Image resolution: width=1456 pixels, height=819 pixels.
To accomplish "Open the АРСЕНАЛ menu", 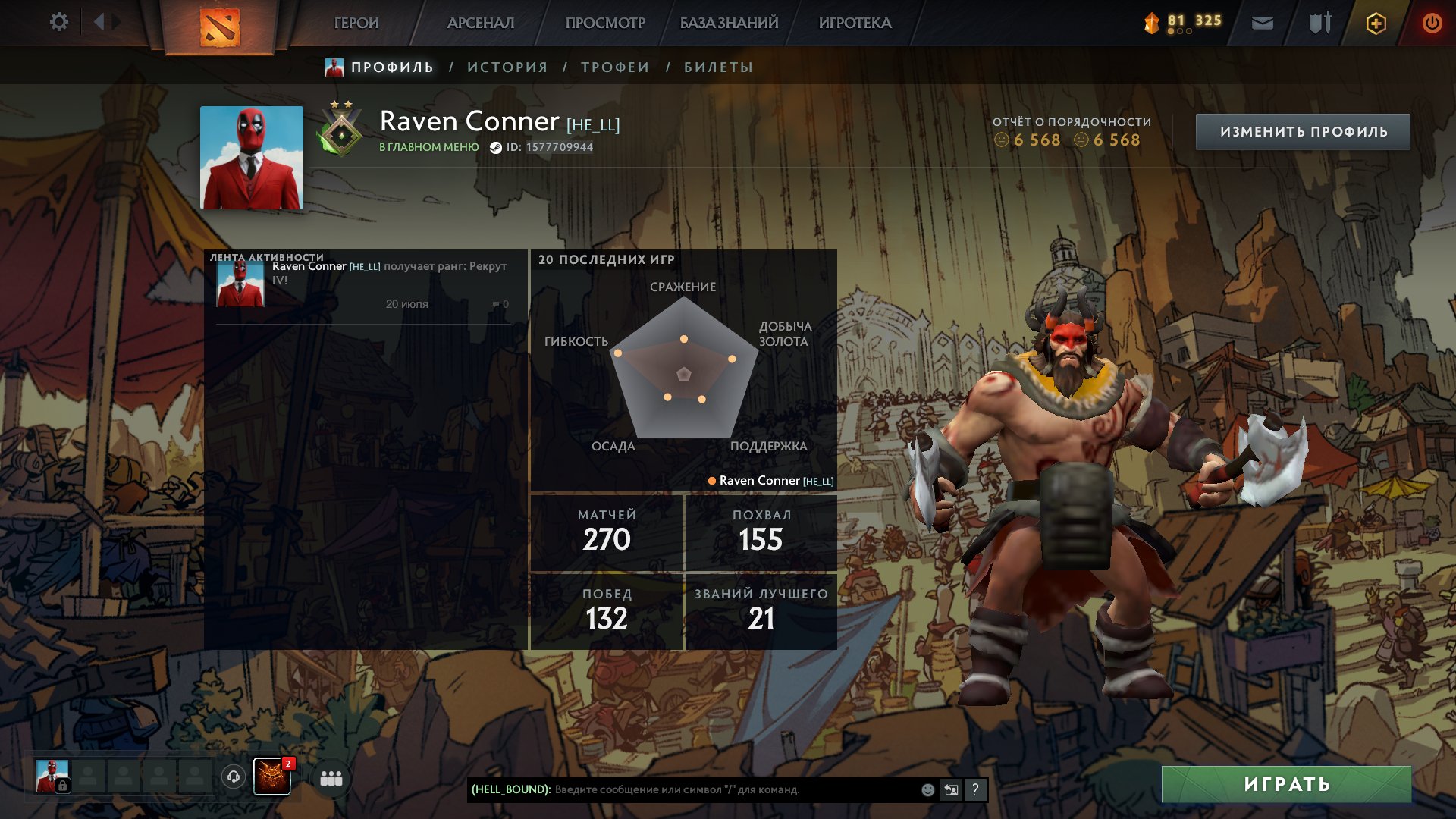I will (481, 23).
